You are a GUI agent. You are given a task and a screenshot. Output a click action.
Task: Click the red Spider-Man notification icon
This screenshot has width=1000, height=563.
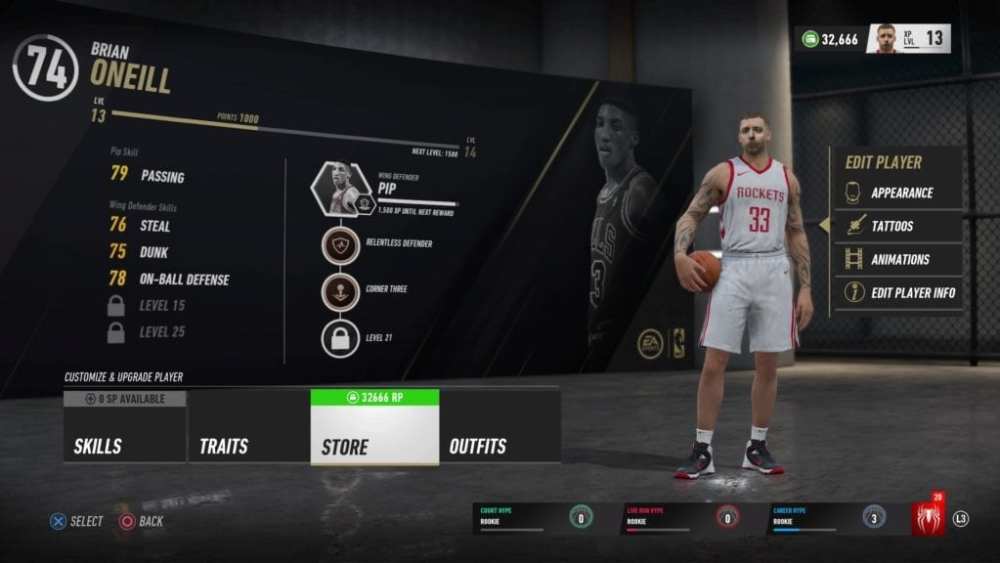[927, 518]
